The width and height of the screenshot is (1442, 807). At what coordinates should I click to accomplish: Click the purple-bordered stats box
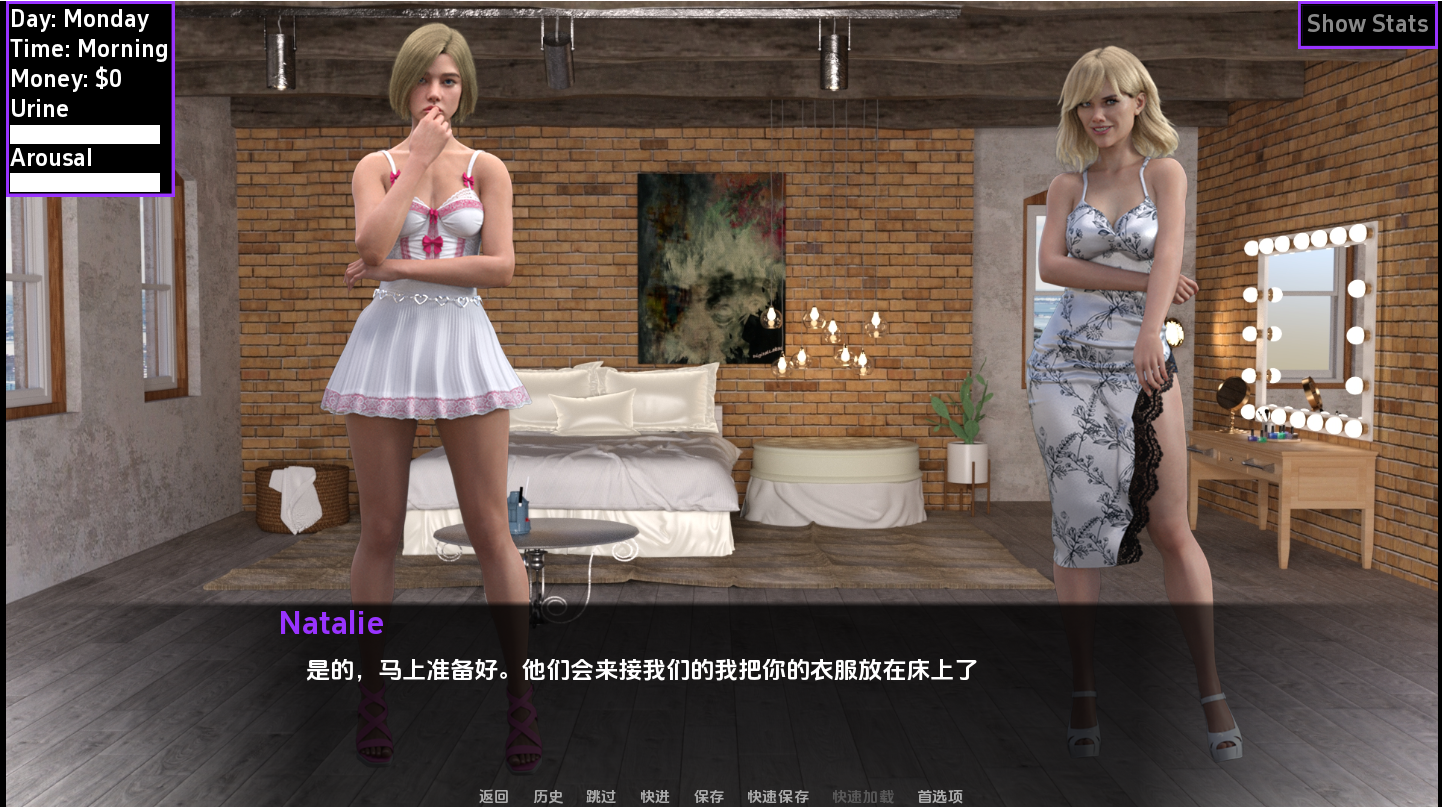point(90,100)
